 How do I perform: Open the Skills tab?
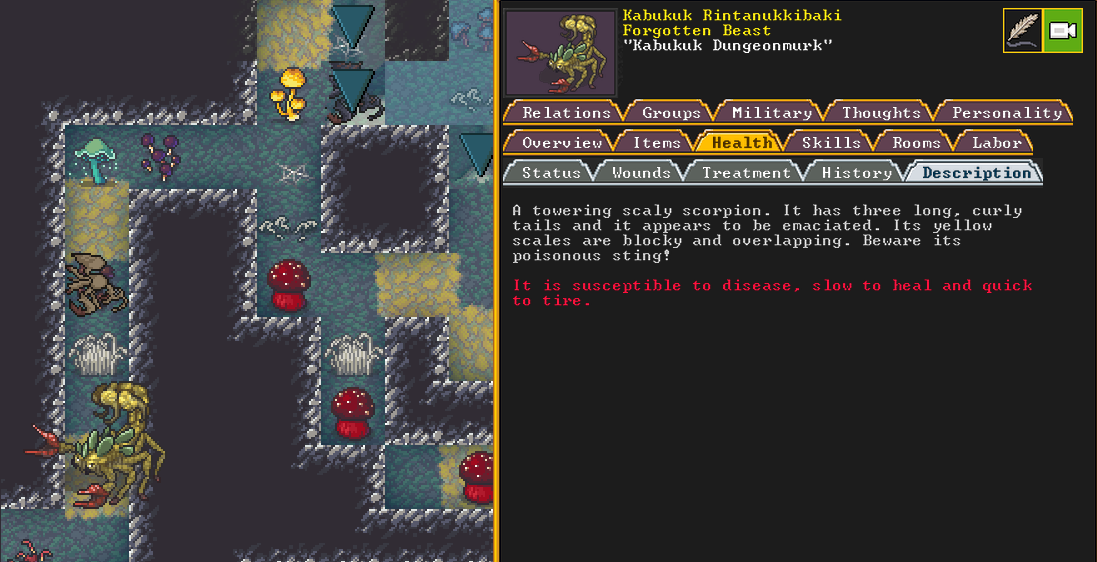[831, 143]
